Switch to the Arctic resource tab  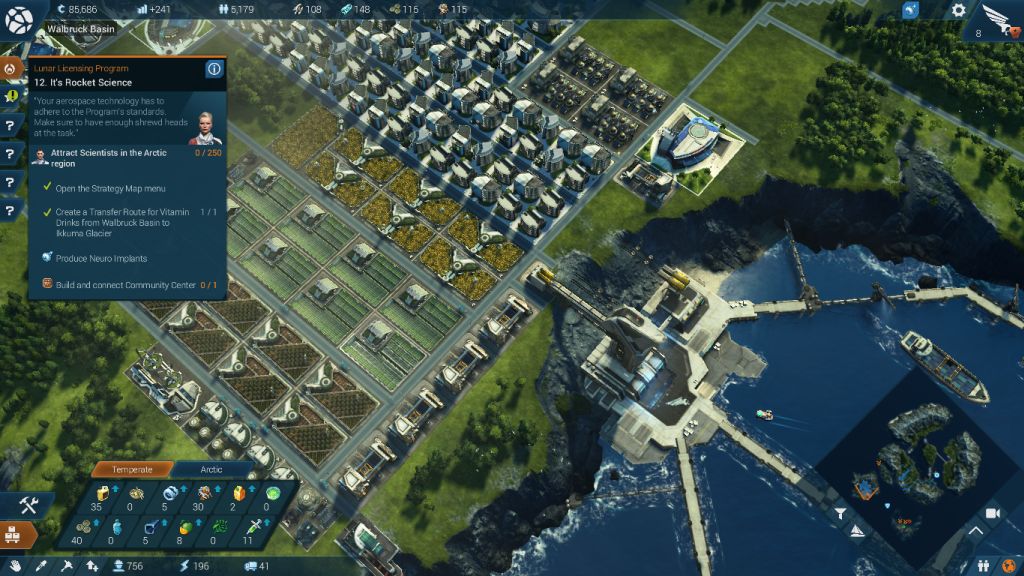(x=211, y=469)
